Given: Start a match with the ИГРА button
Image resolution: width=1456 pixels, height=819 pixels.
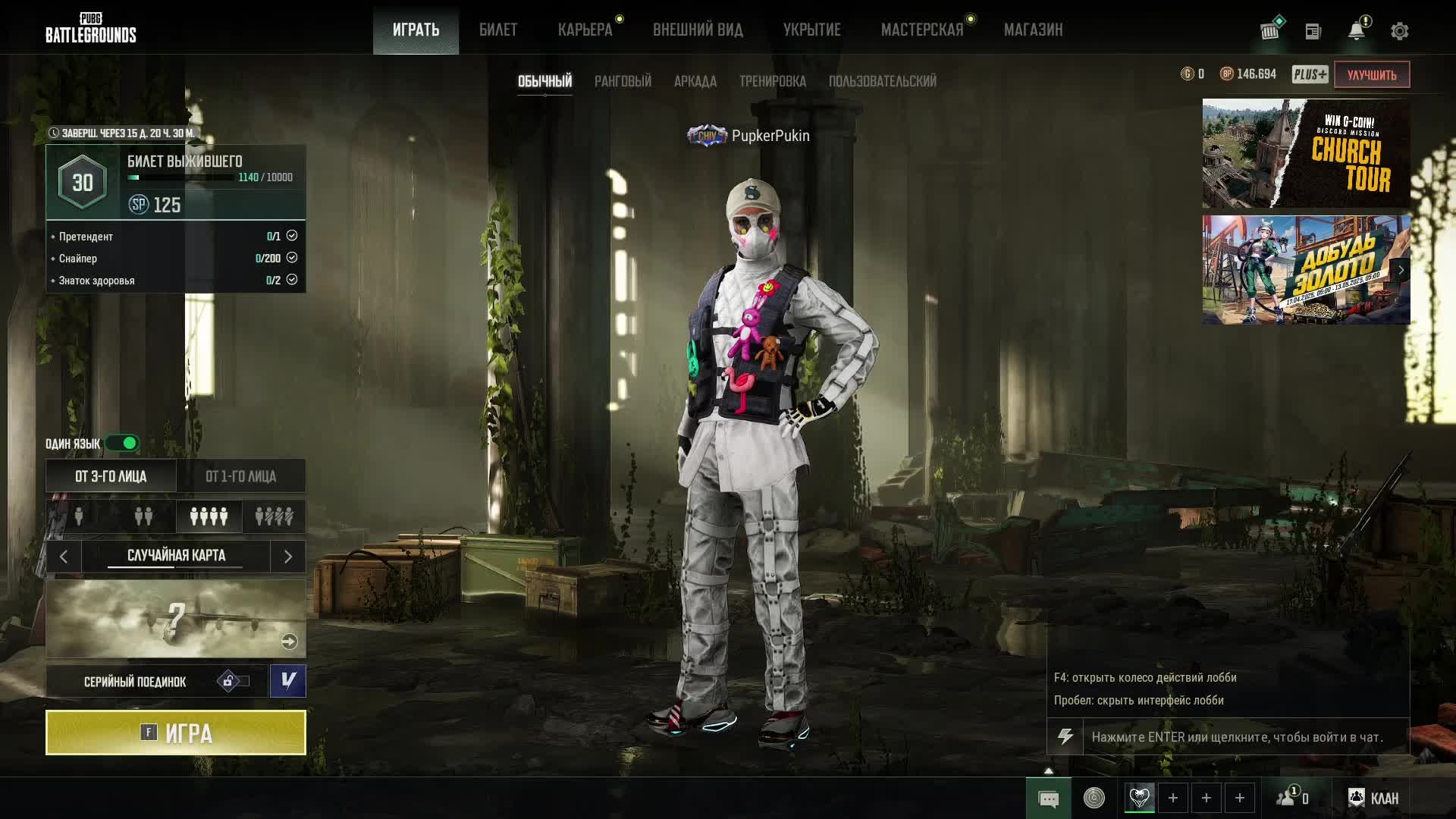Looking at the screenshot, I should 176,733.
